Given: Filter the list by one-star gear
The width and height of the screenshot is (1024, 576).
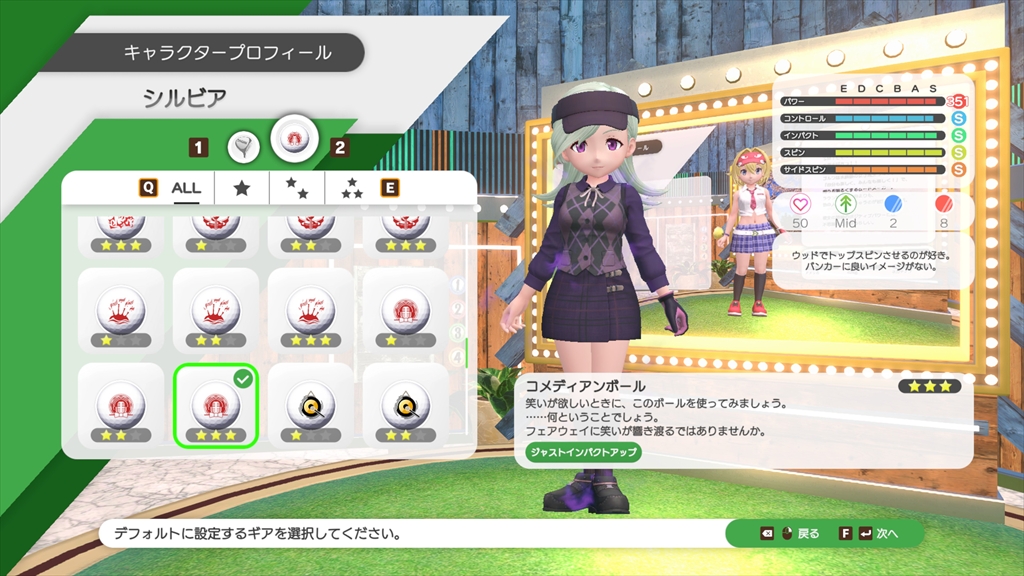Looking at the screenshot, I should pos(241,187).
